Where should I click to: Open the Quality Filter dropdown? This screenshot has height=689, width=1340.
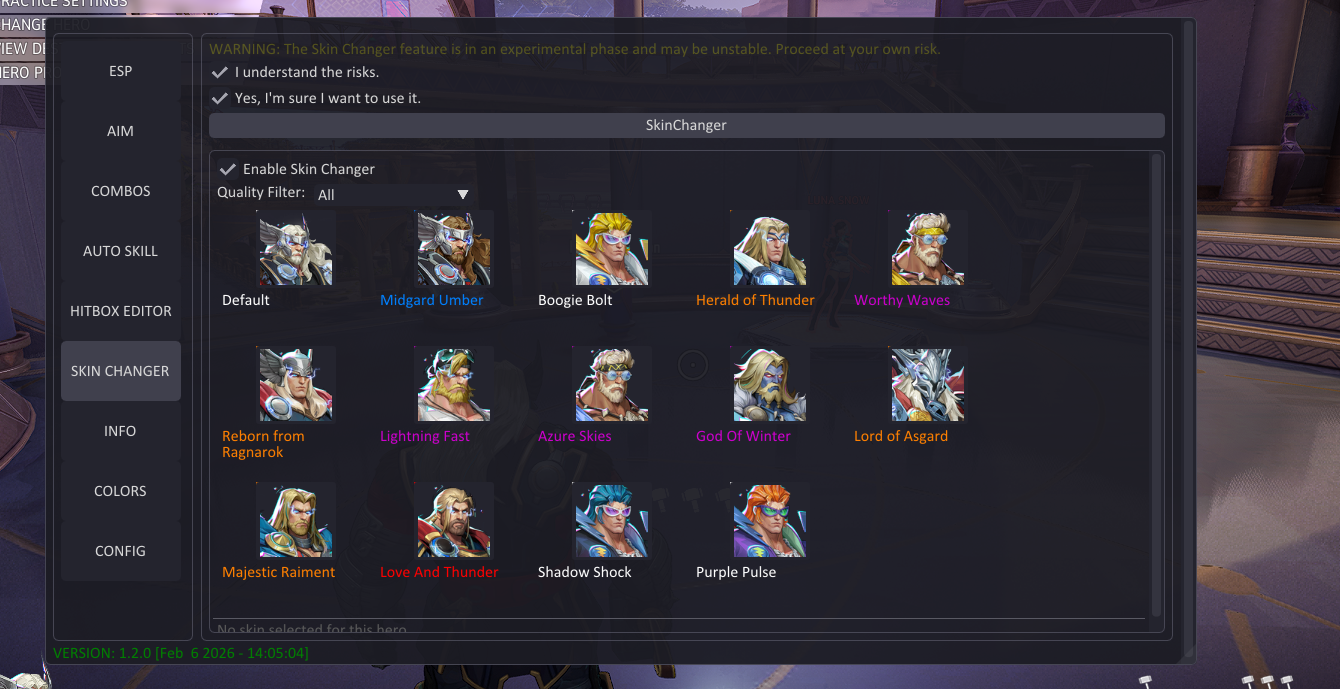[x=393, y=195]
